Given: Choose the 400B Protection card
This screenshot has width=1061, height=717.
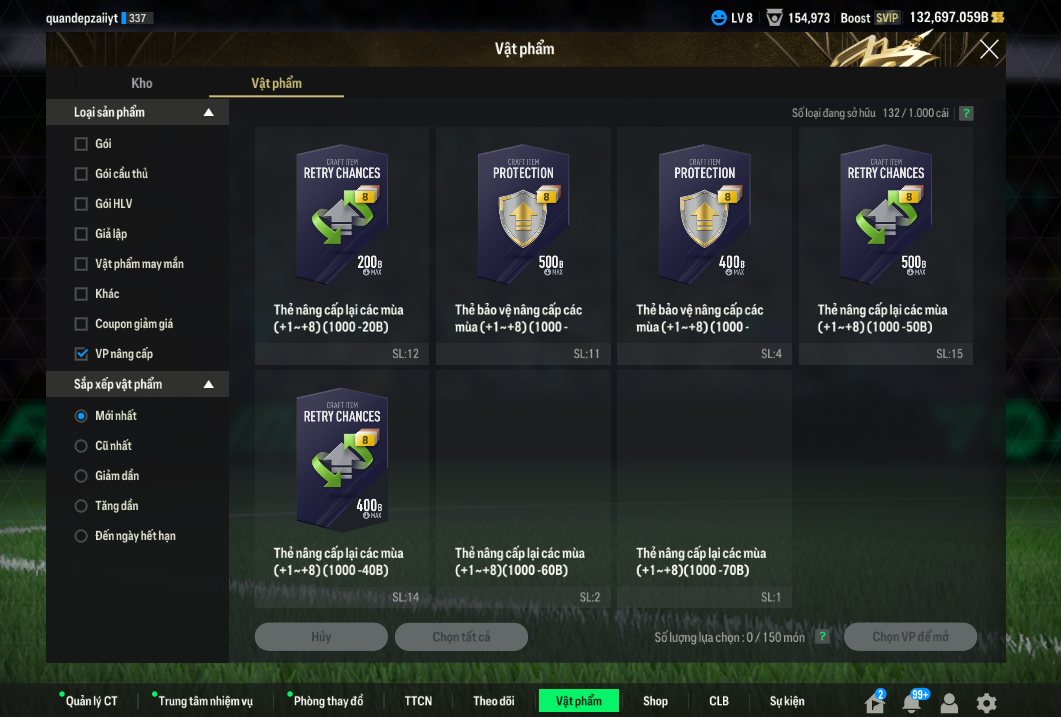Looking at the screenshot, I should (x=704, y=215).
